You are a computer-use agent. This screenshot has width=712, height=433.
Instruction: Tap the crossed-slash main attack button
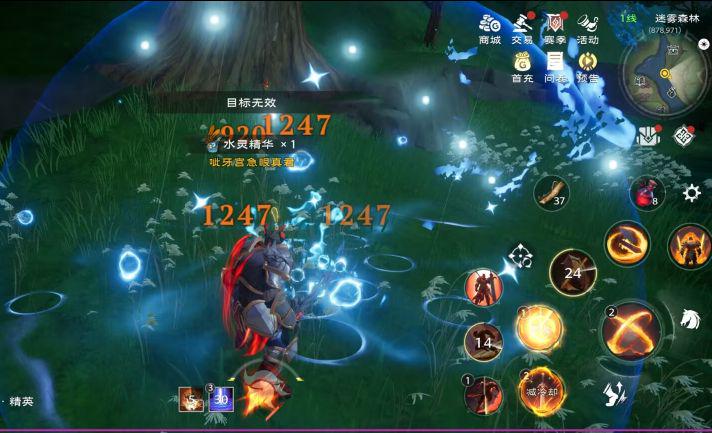point(631,329)
